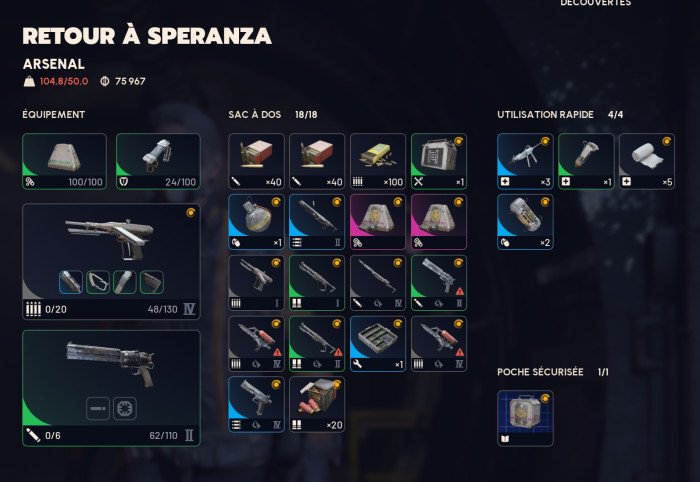Viewport: 700px width, 482px height.
Task: Select the primary weapon with 0/20 ammo
Action: coord(111,261)
